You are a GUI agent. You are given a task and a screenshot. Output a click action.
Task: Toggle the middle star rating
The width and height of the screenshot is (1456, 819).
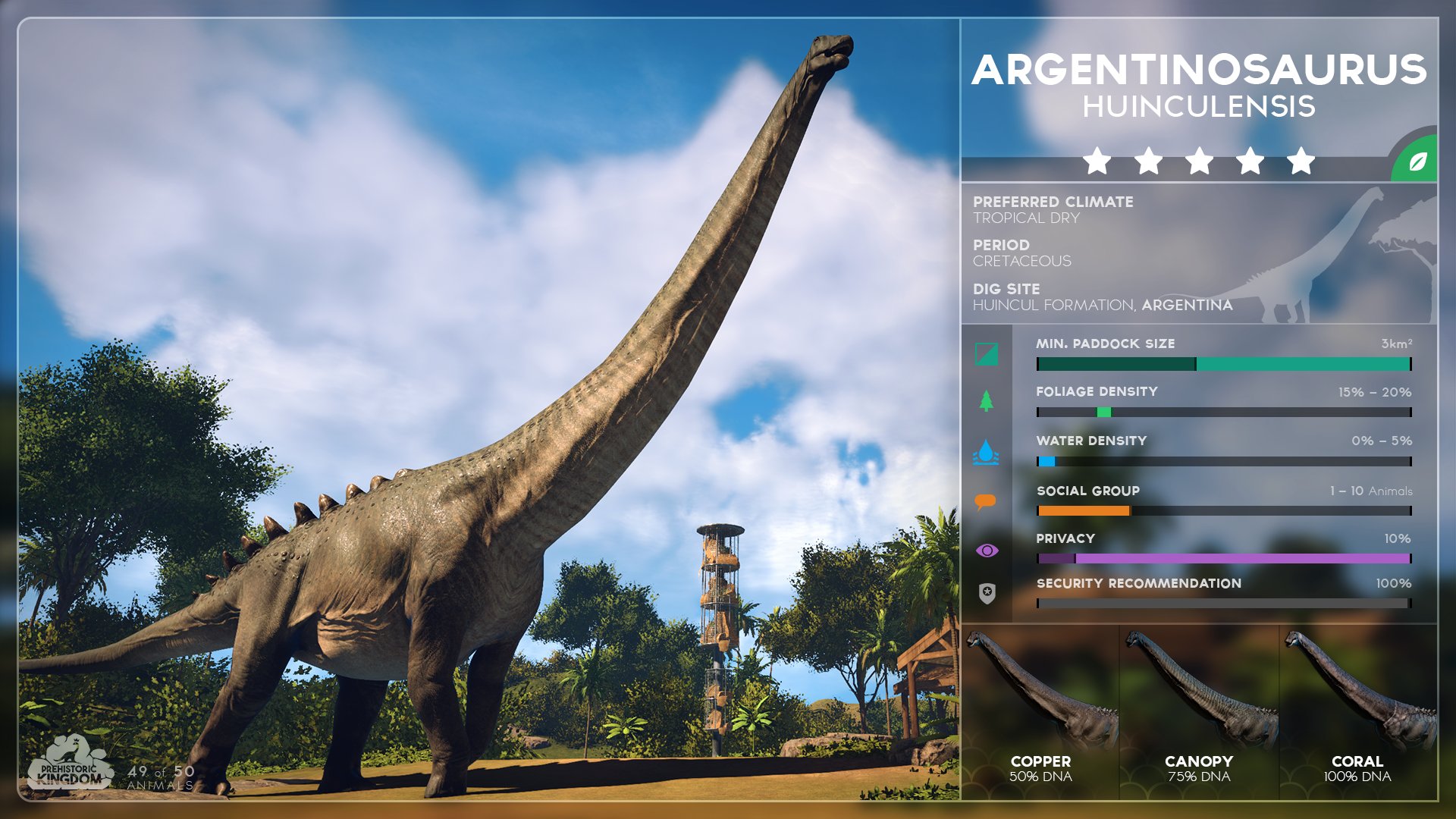[1200, 160]
